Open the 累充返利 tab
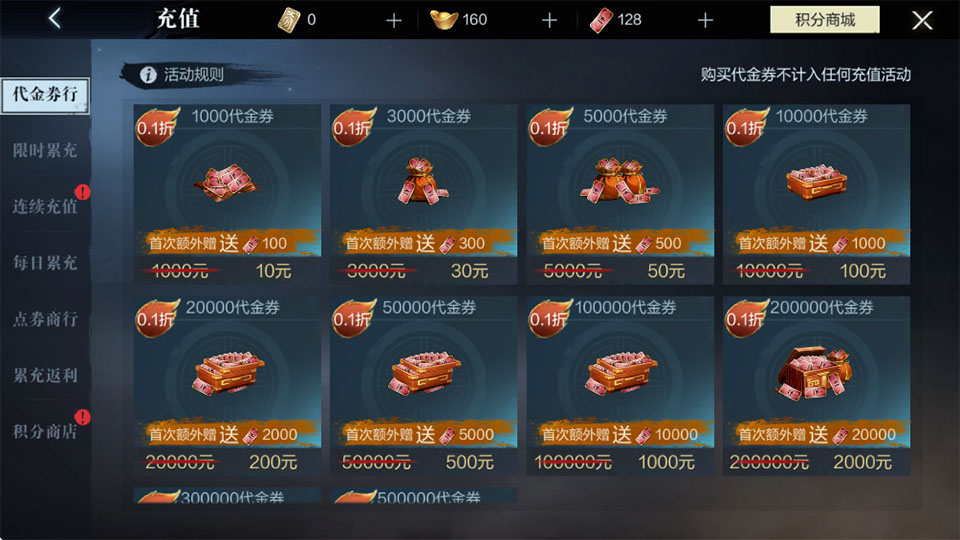960x540 pixels. coord(45,375)
